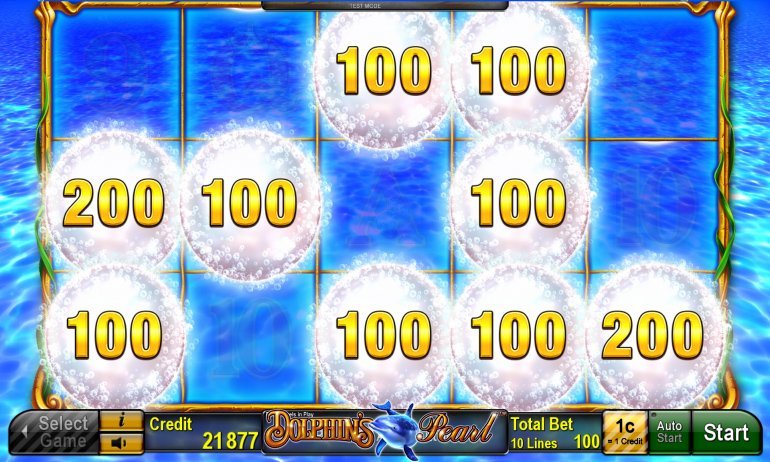Image resolution: width=770 pixels, height=462 pixels.
Task: Show the paytable info screen
Action: 122,421
